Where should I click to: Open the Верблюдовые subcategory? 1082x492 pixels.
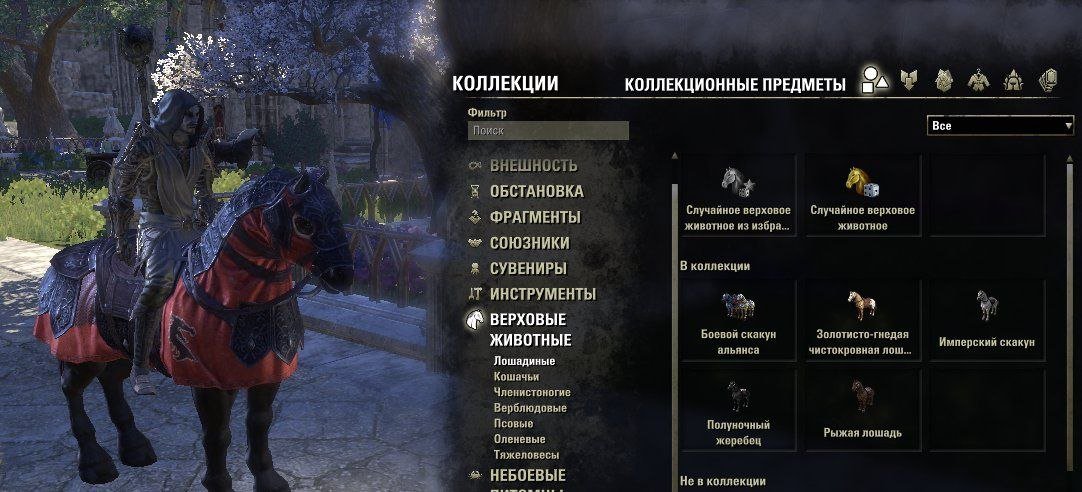click(530, 408)
